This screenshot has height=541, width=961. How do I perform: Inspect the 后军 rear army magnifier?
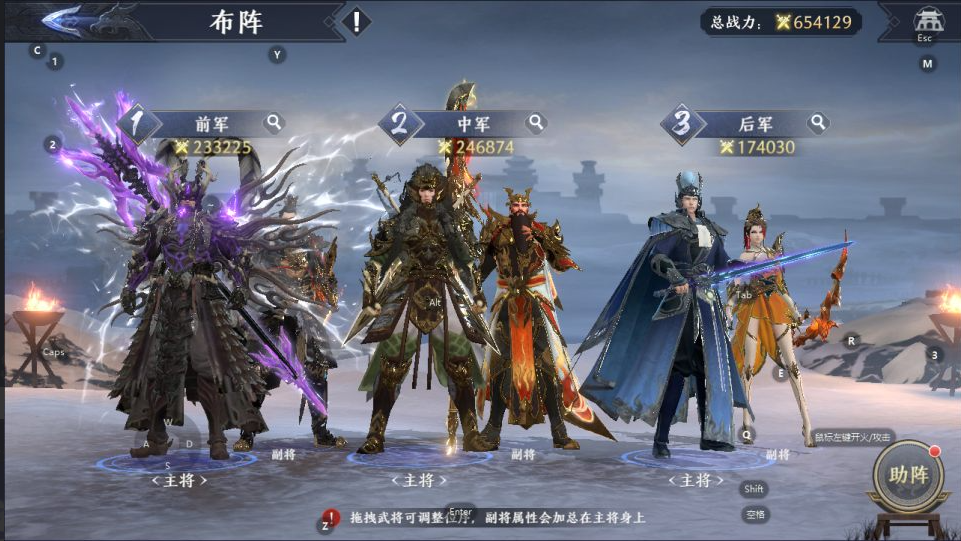pos(818,123)
